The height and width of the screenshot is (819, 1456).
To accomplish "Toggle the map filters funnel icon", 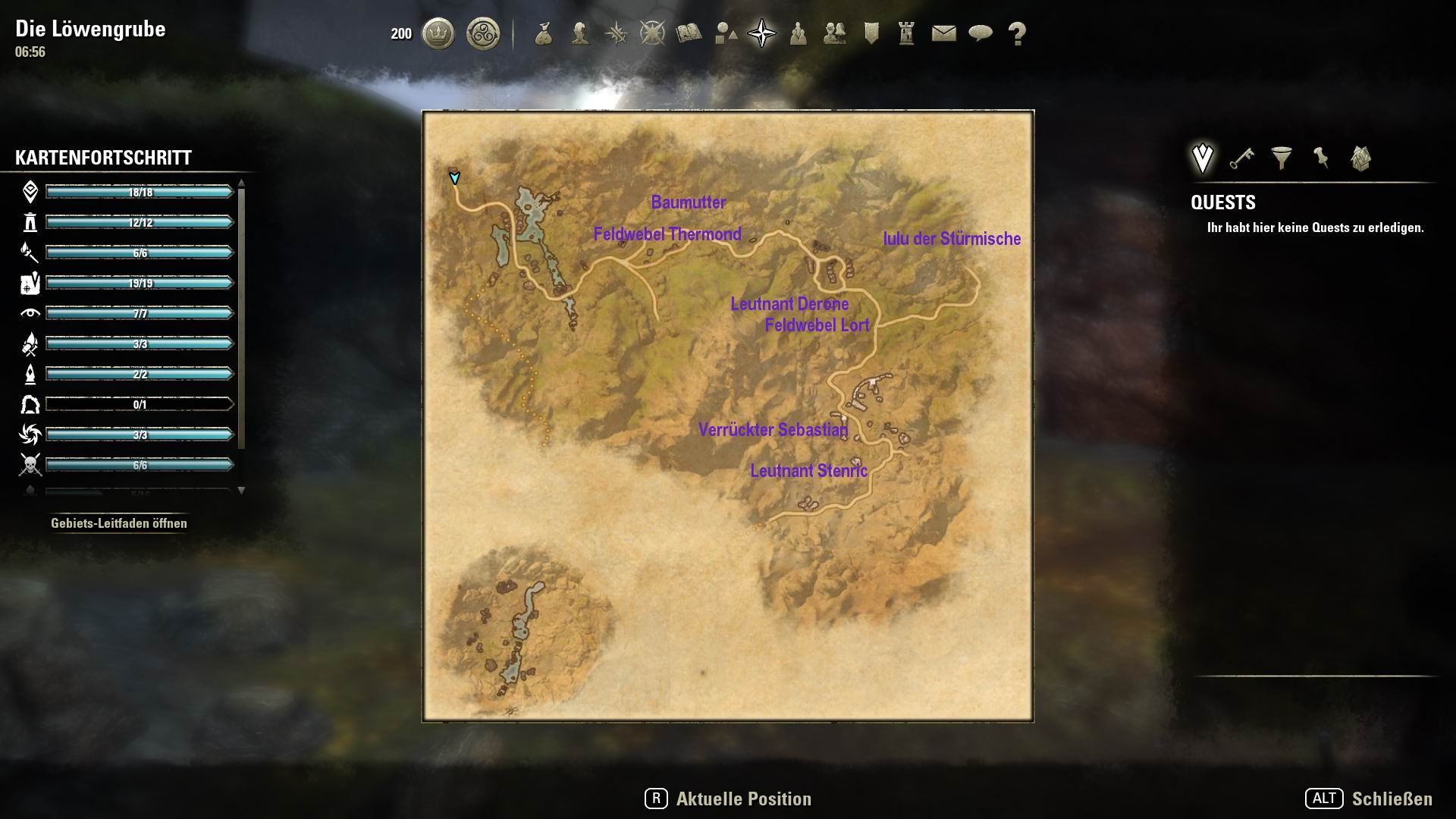I will coord(1281,158).
